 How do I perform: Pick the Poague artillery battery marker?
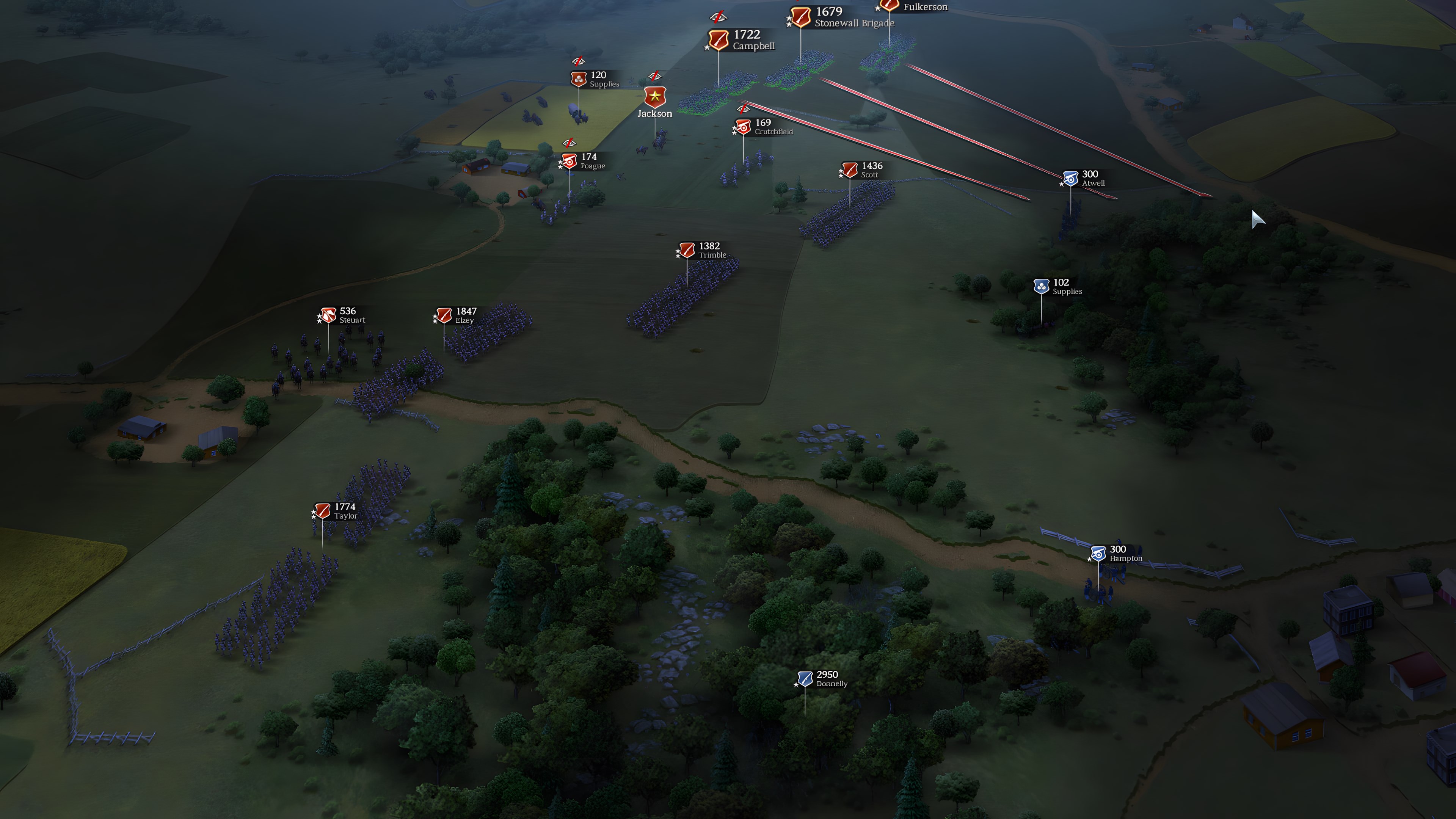pos(569,162)
